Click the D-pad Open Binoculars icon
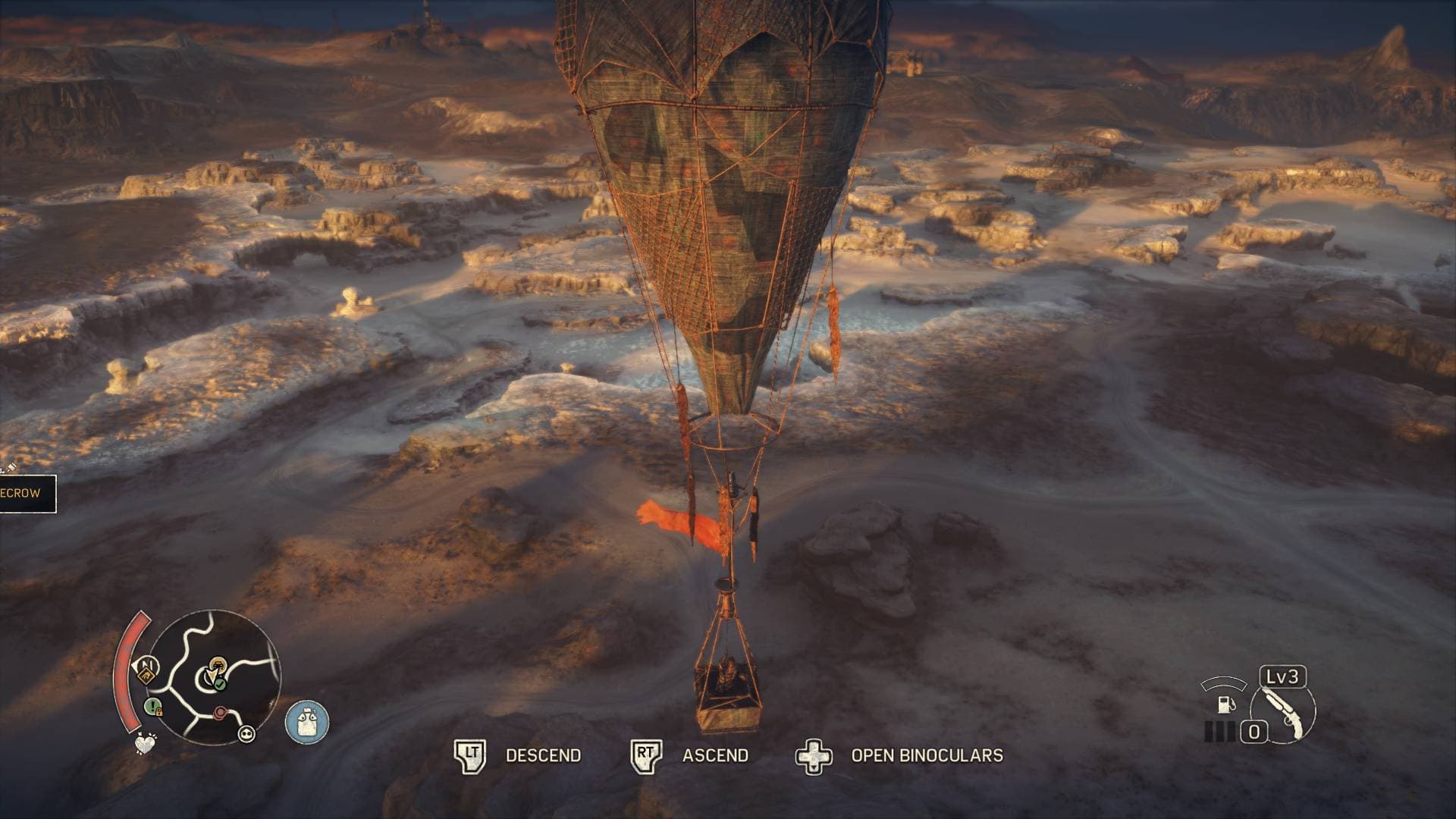 (x=815, y=755)
